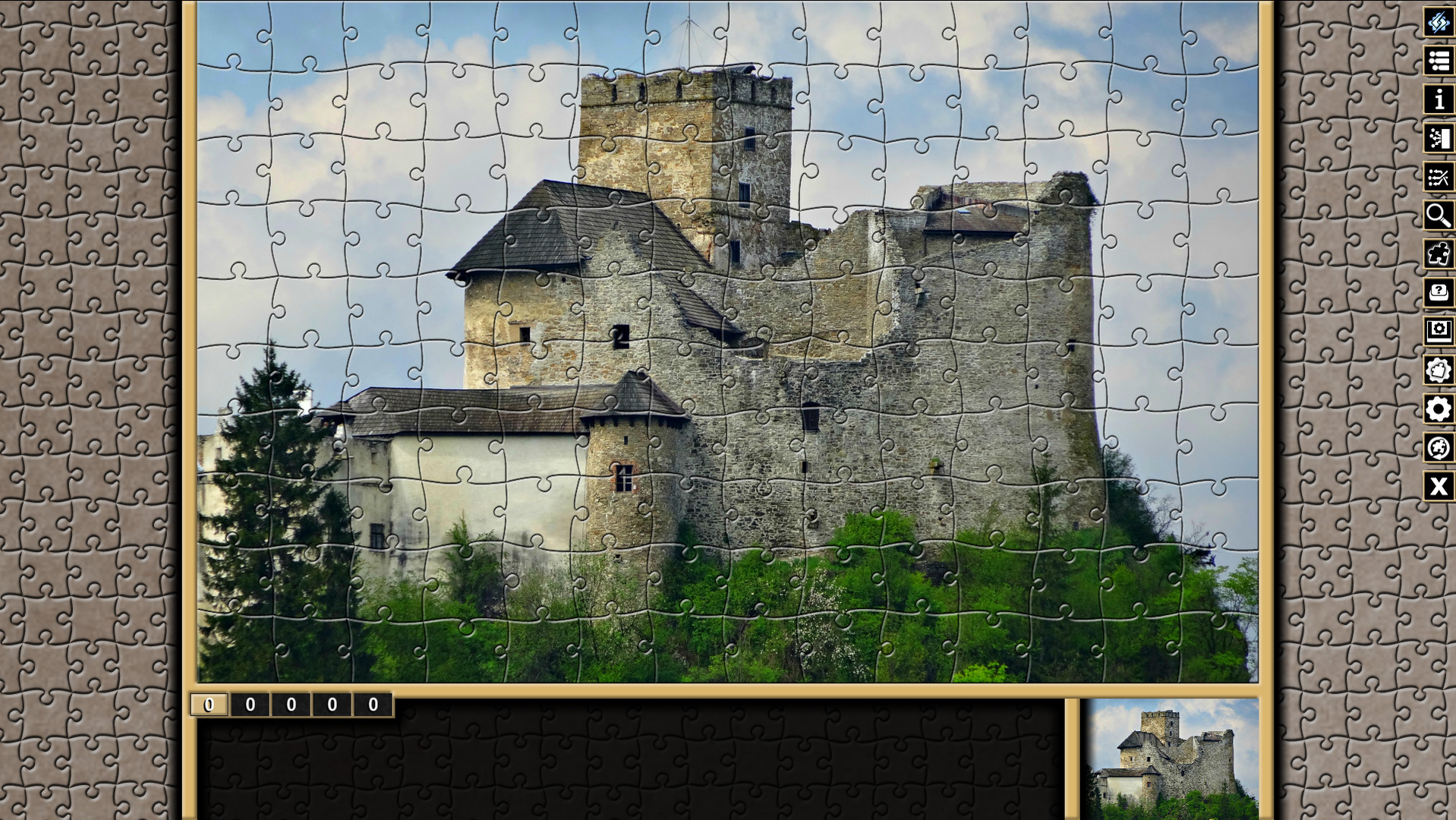Select the fifth zero counter tray
The width and height of the screenshot is (1456, 820).
coord(370,705)
